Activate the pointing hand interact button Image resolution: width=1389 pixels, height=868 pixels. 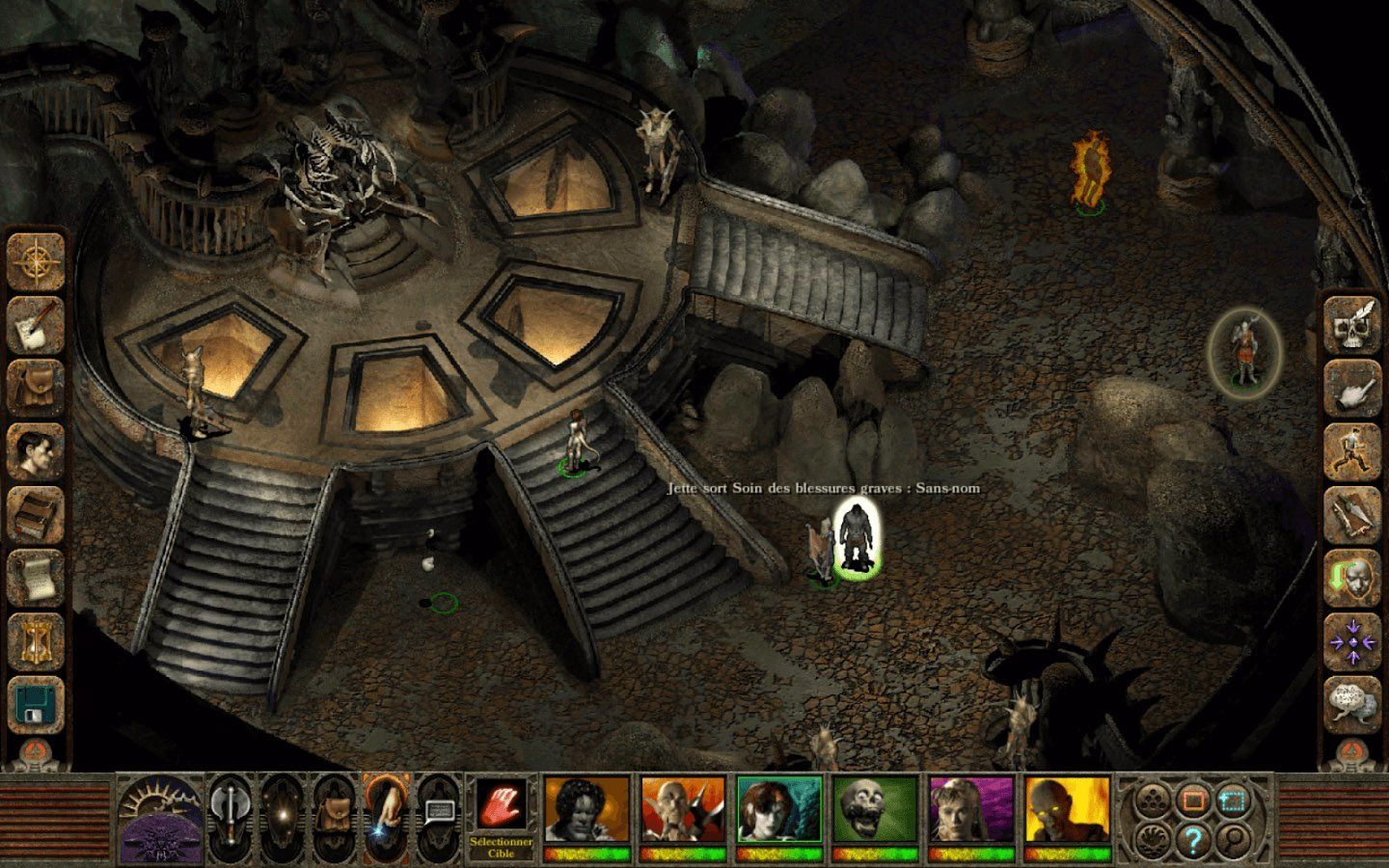coord(1351,389)
